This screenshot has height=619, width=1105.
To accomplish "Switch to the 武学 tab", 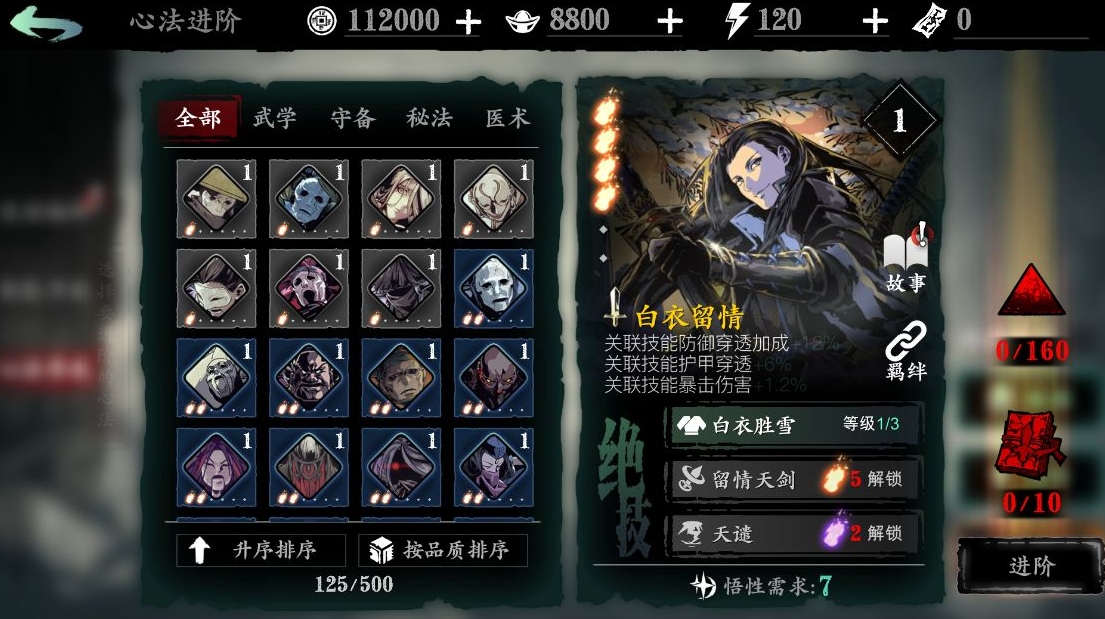I will tap(275, 119).
